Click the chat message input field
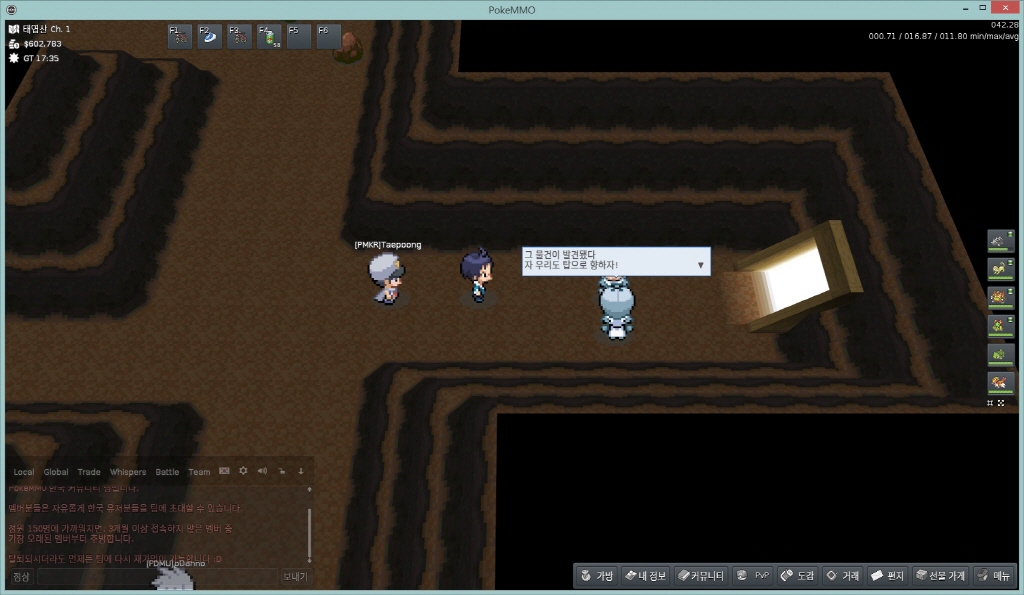1024x595 pixels. point(156,577)
